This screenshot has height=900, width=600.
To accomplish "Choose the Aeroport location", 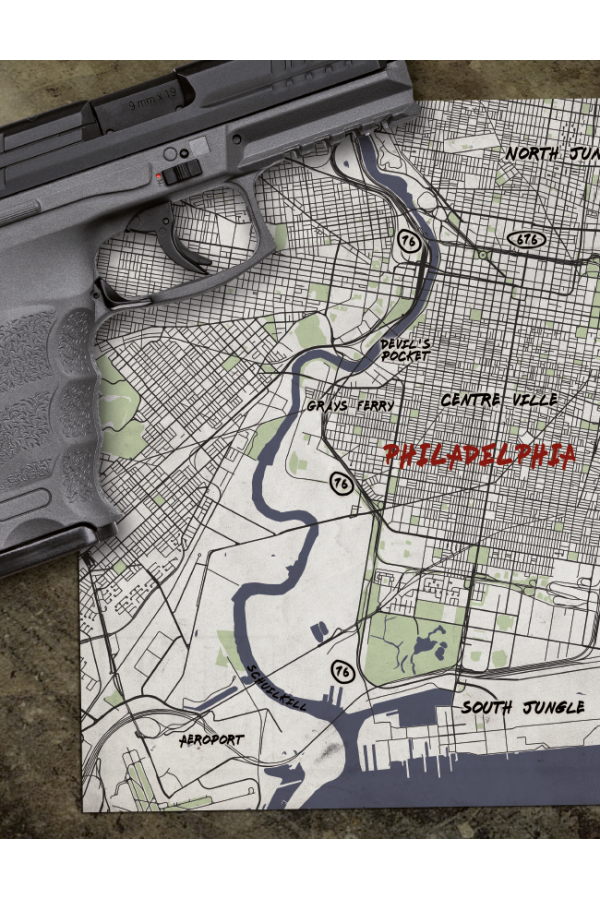I will (x=211, y=740).
